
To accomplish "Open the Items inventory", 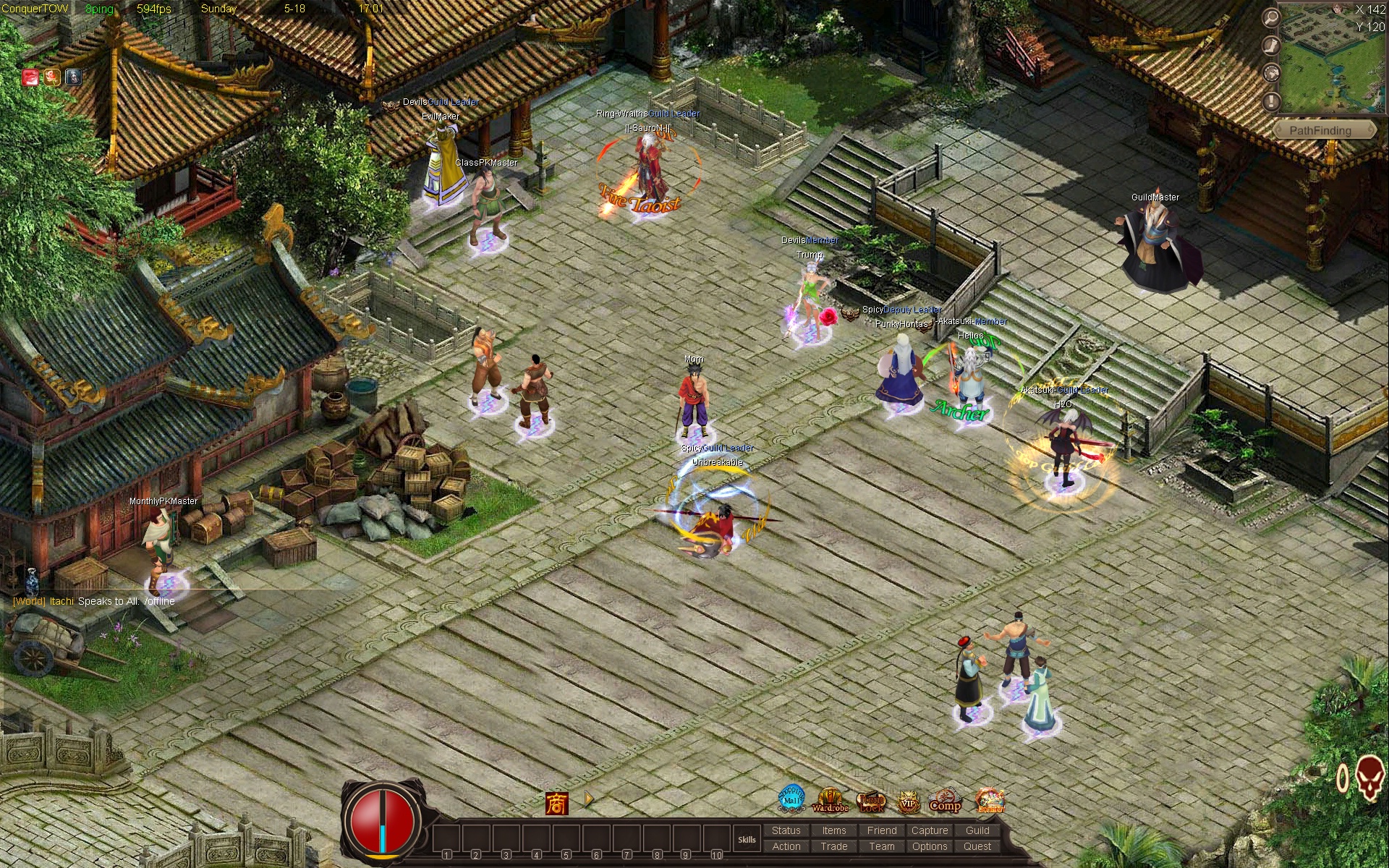I will pos(833,830).
